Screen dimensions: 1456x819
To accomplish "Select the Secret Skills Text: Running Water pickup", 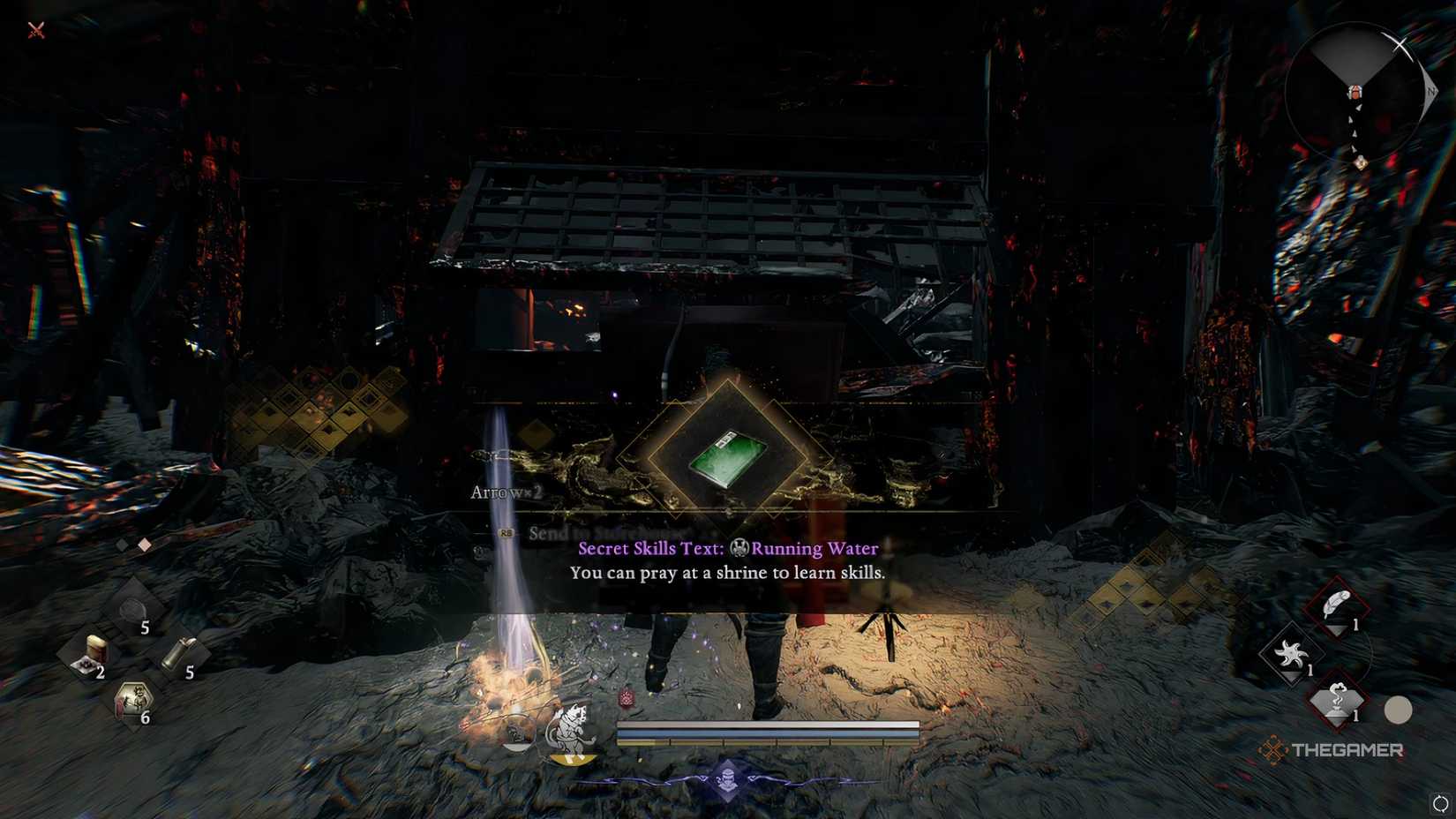I will tap(725, 548).
